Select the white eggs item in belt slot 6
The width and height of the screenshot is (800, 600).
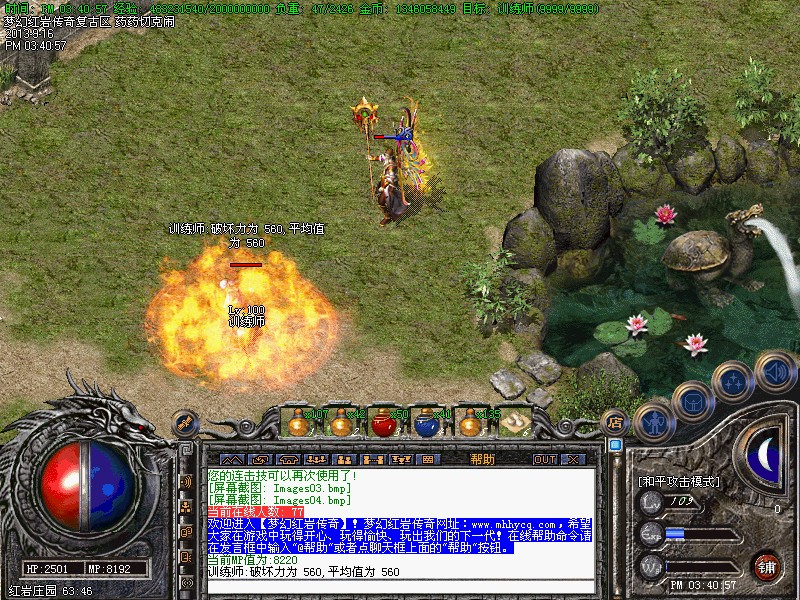coord(516,423)
